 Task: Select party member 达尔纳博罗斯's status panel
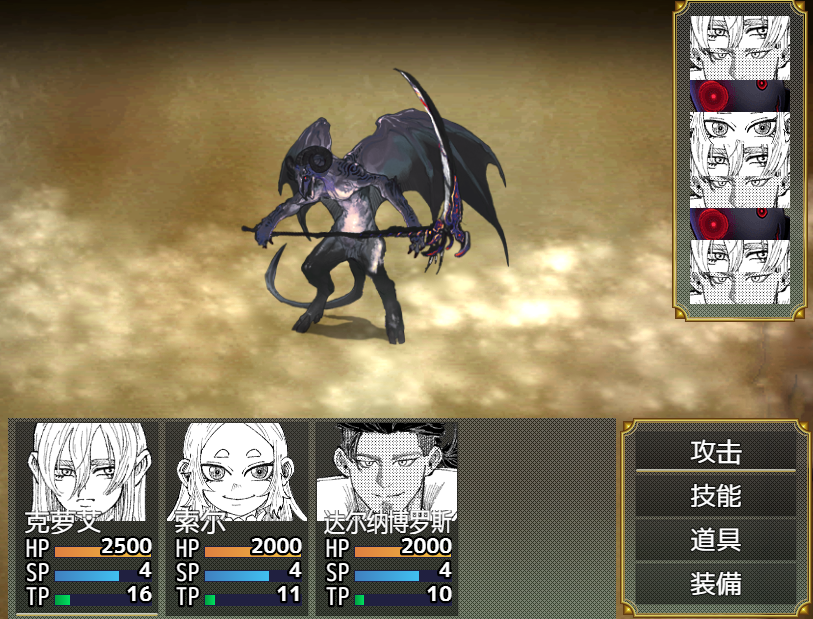(x=387, y=517)
